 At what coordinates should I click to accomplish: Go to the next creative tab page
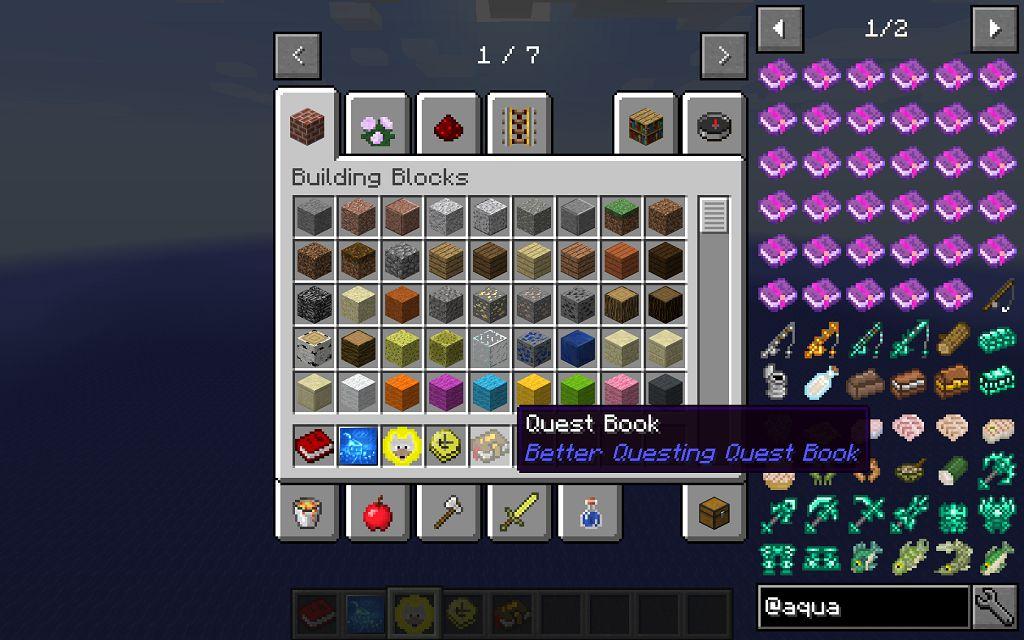pyautogui.click(x=724, y=56)
